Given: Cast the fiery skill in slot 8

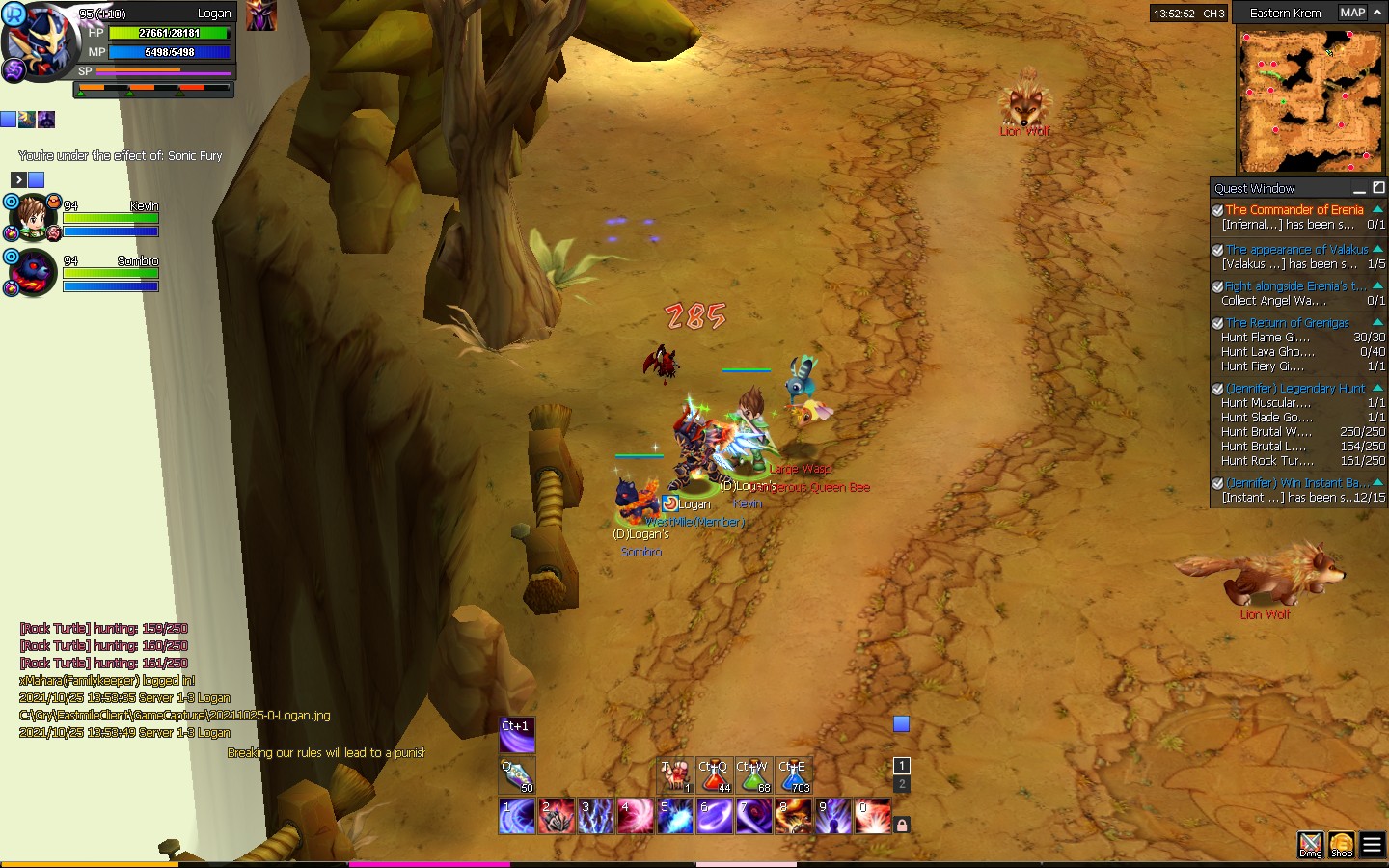Looking at the screenshot, I should [x=794, y=817].
